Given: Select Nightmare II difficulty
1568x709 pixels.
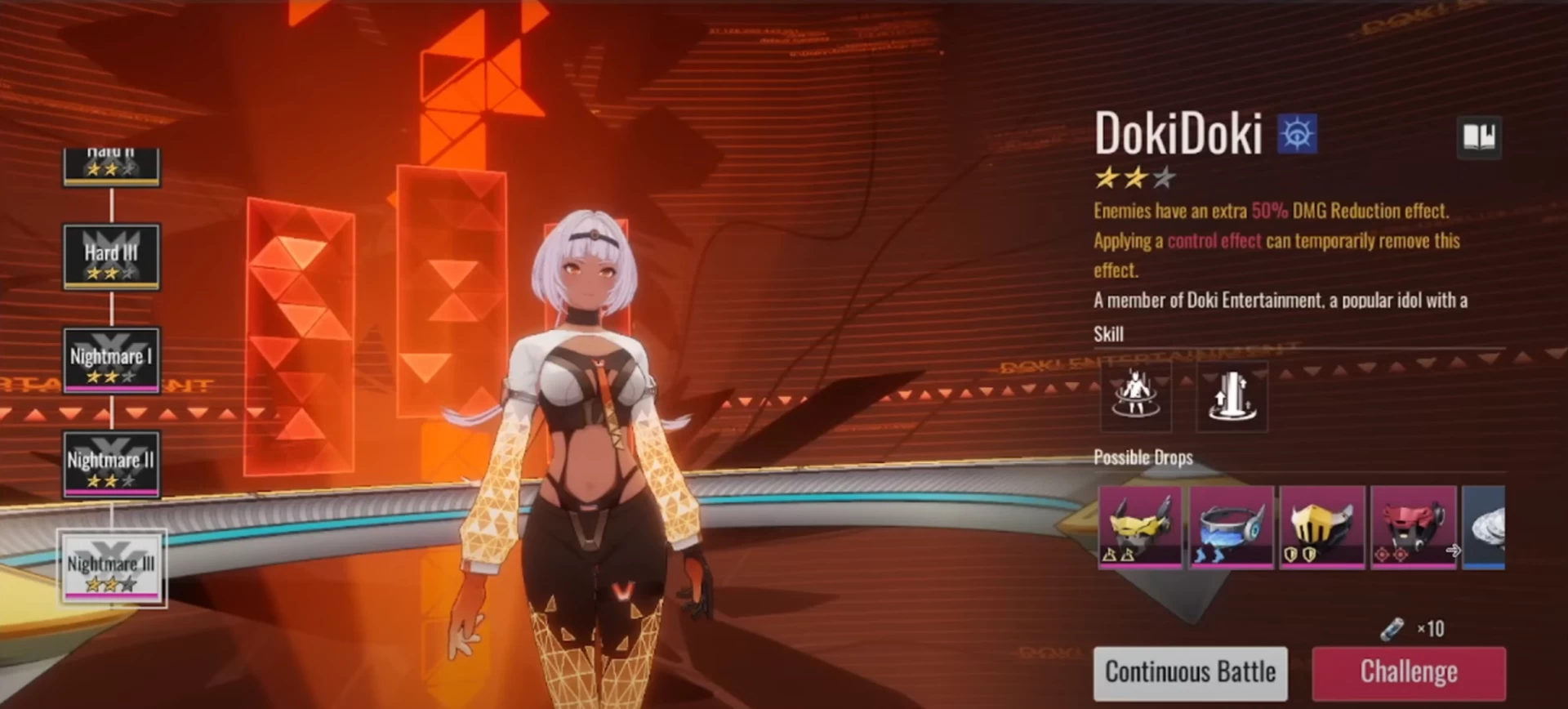Looking at the screenshot, I should pos(112,464).
